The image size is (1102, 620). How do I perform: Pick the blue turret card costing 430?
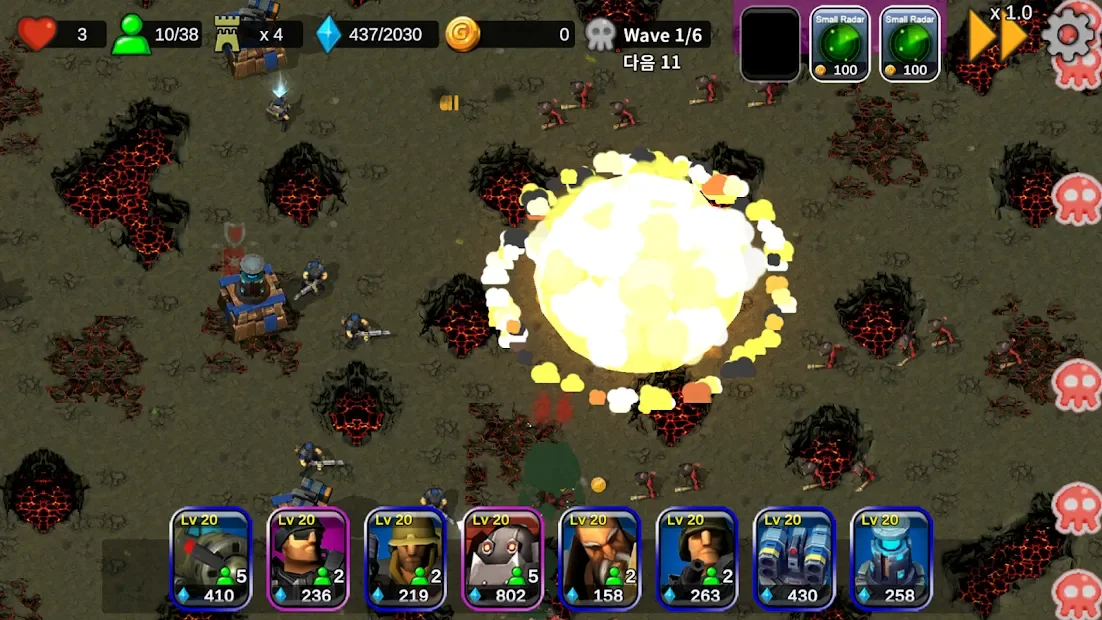click(794, 558)
